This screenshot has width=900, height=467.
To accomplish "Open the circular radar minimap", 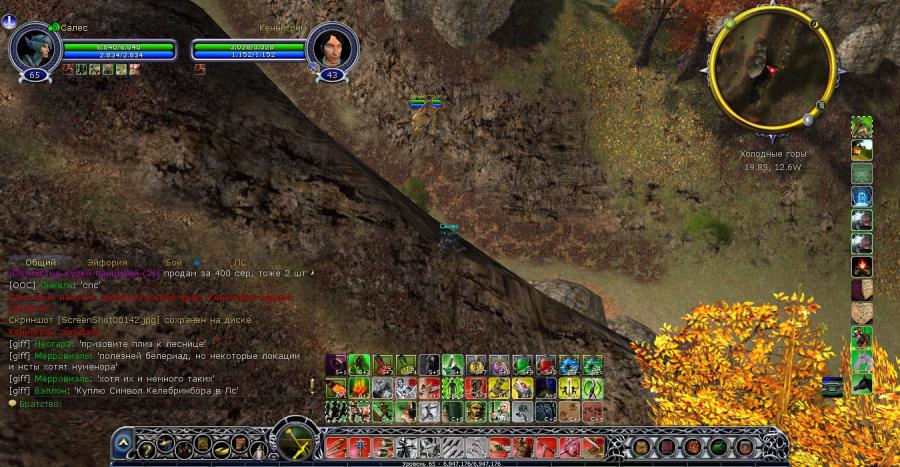I will 771,66.
